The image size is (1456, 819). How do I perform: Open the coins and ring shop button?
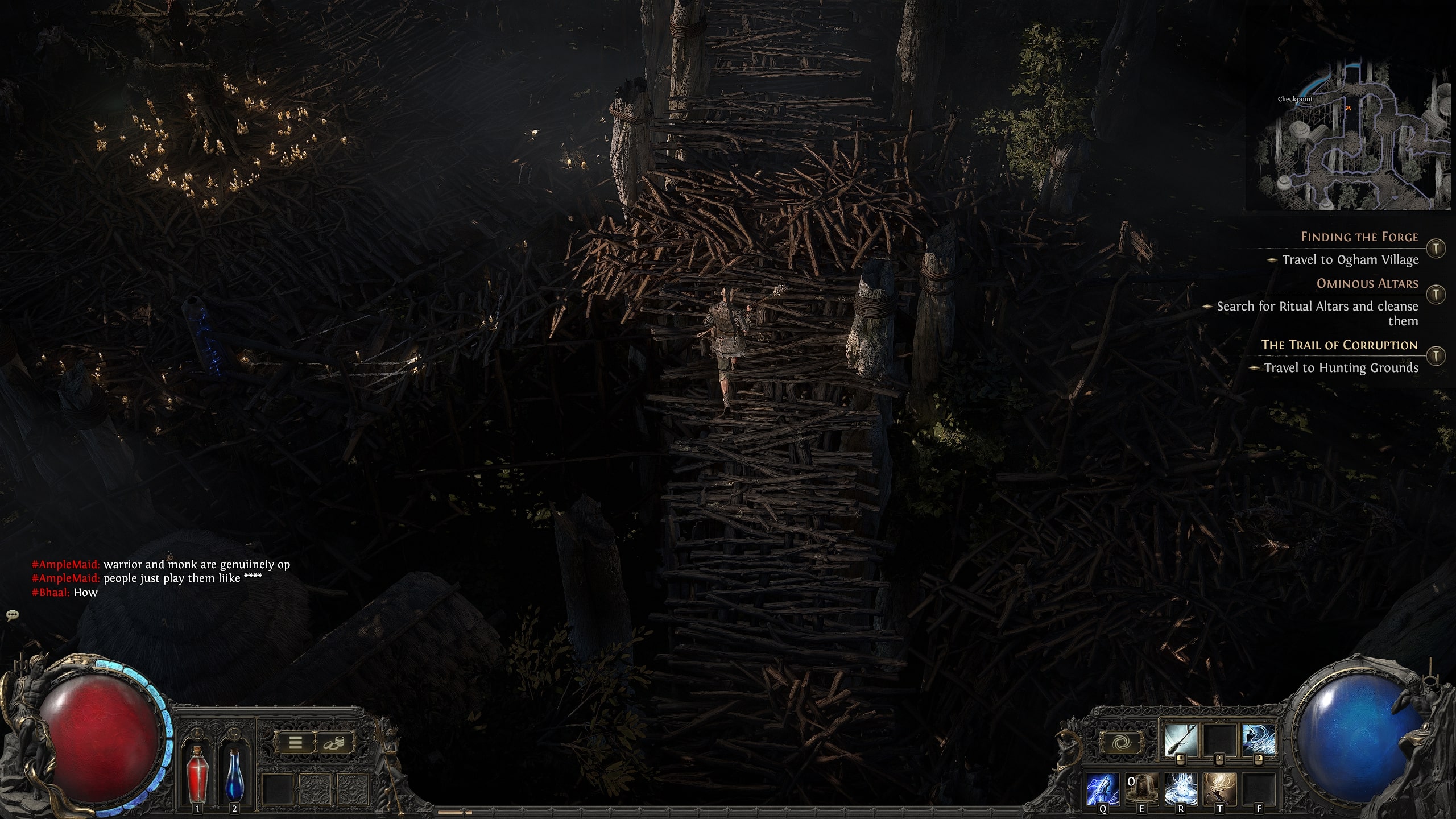pyautogui.click(x=334, y=742)
